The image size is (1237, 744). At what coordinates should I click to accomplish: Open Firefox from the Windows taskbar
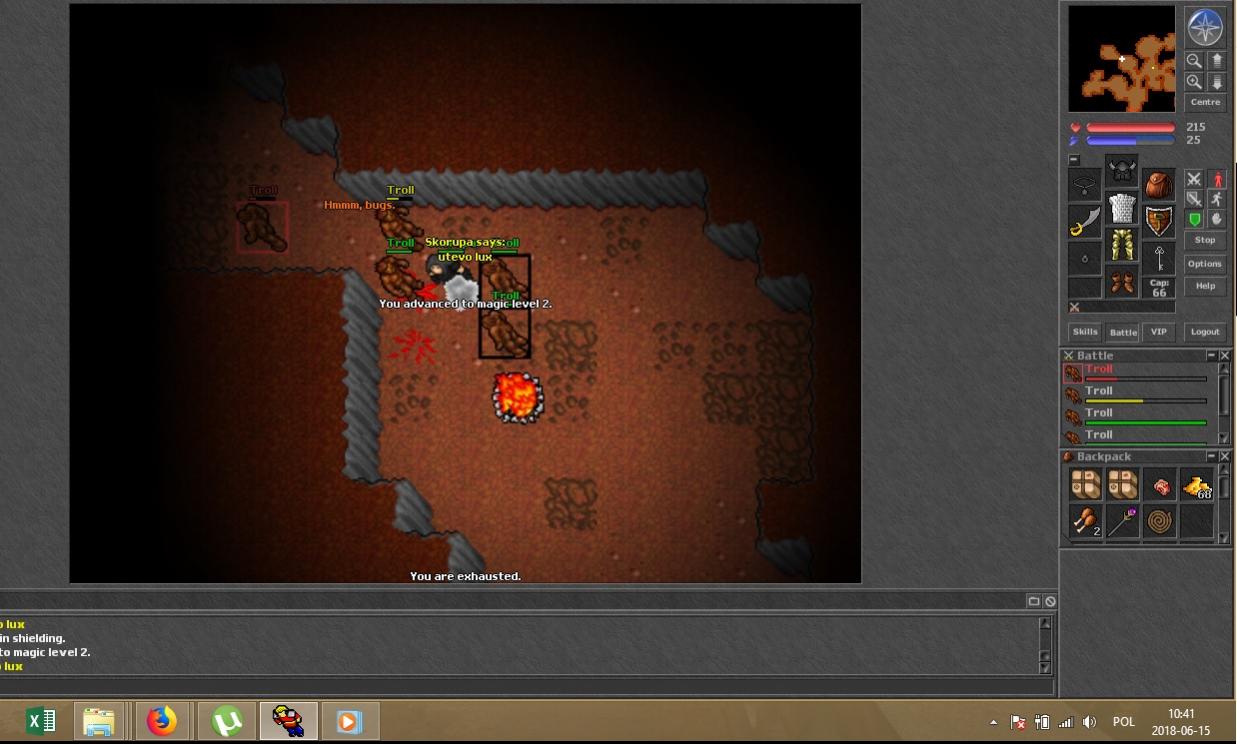click(161, 721)
